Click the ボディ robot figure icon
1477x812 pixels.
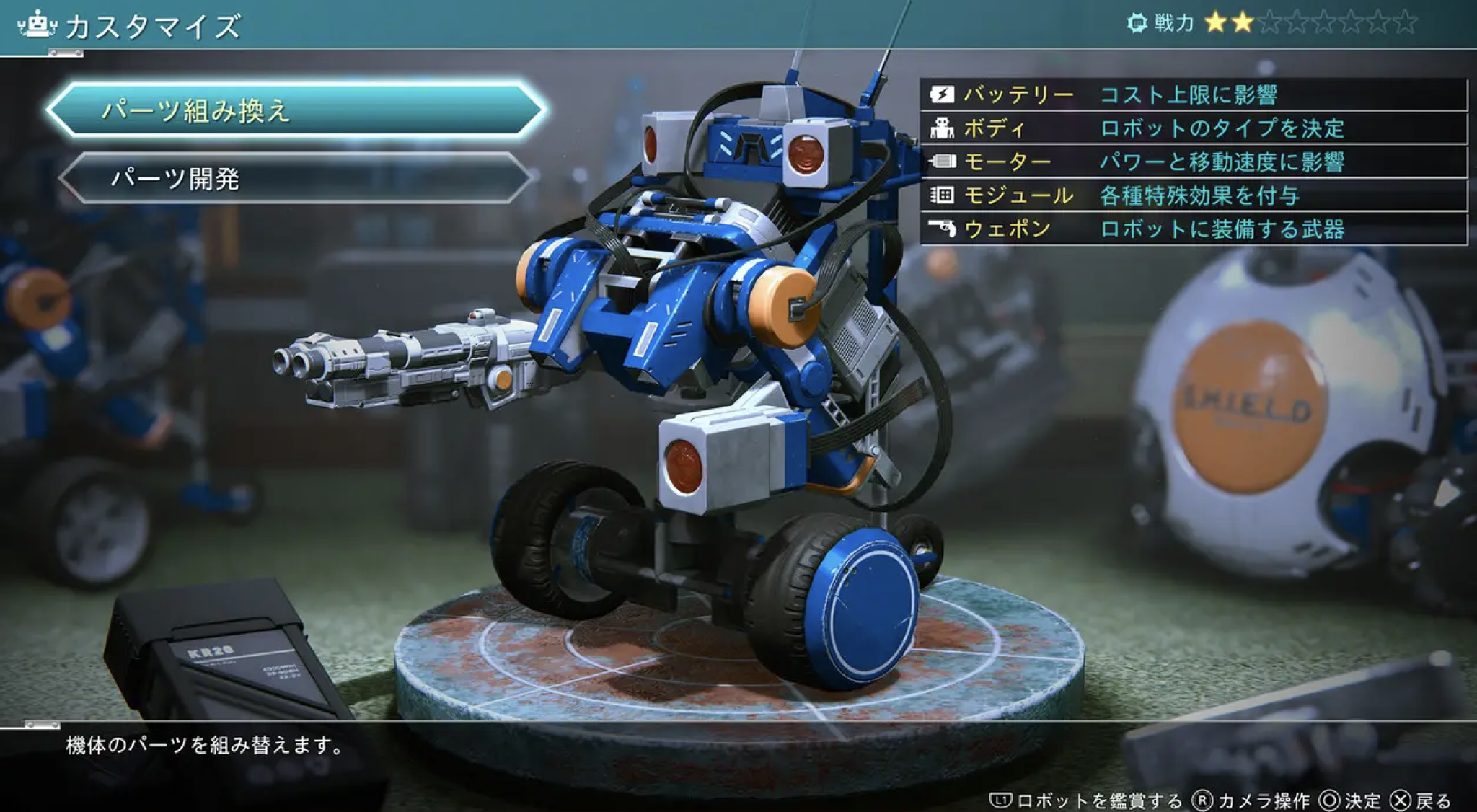point(941,128)
